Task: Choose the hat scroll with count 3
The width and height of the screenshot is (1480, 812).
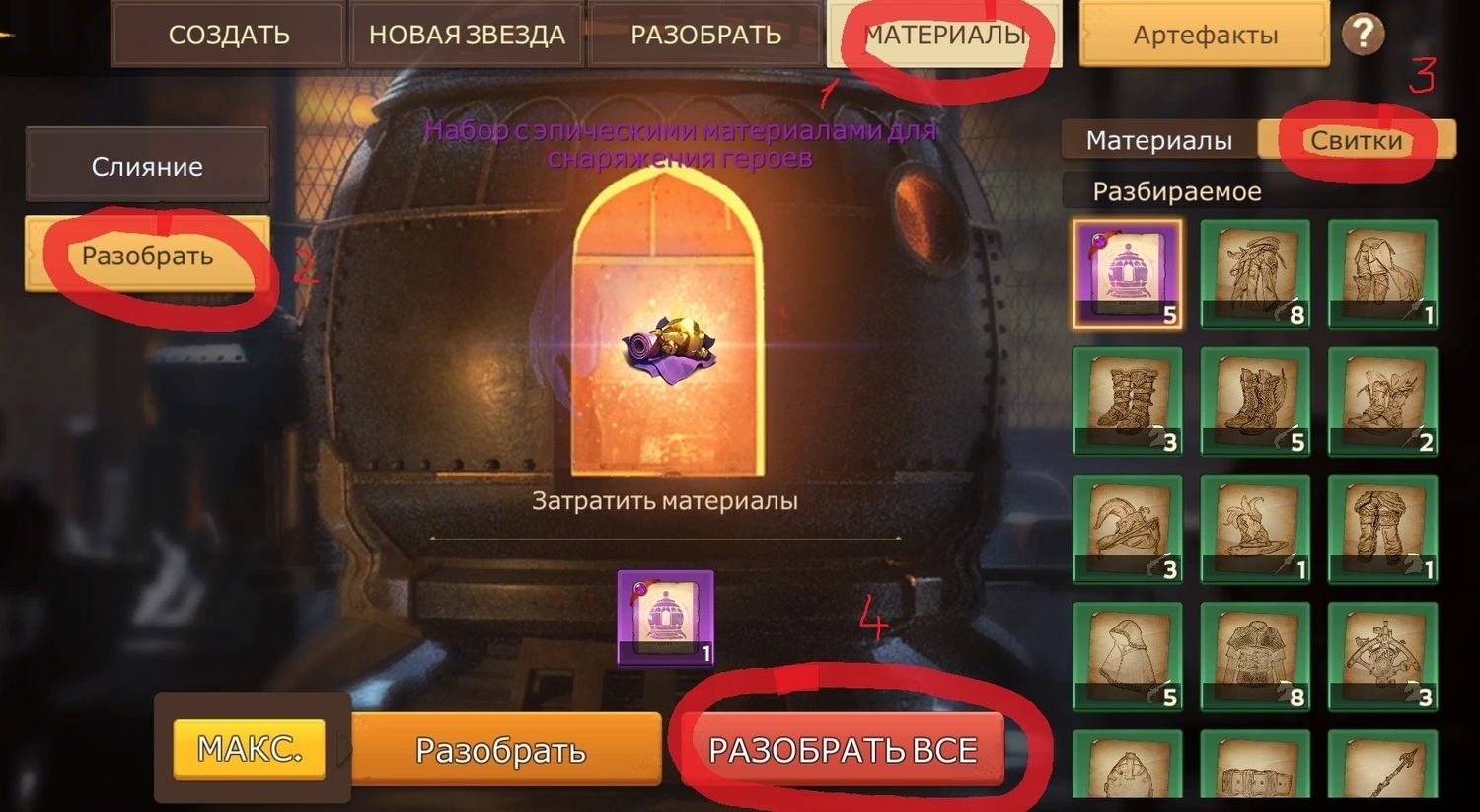Action: [x=1127, y=529]
